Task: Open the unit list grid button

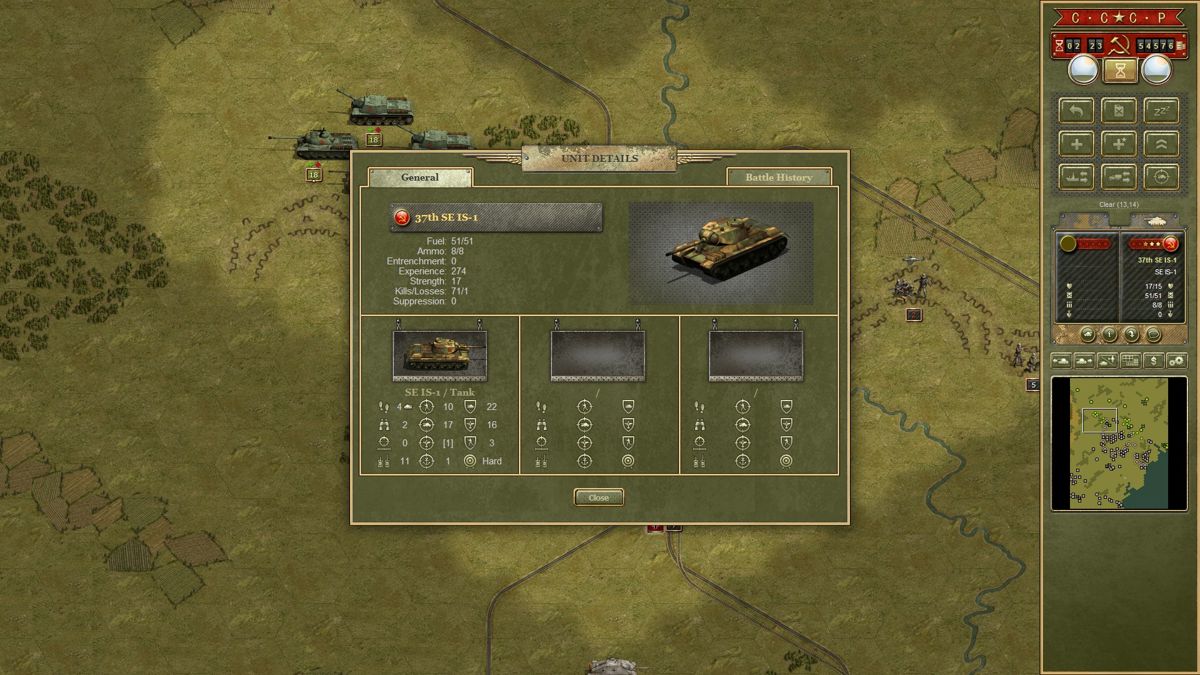Action: tap(1130, 360)
